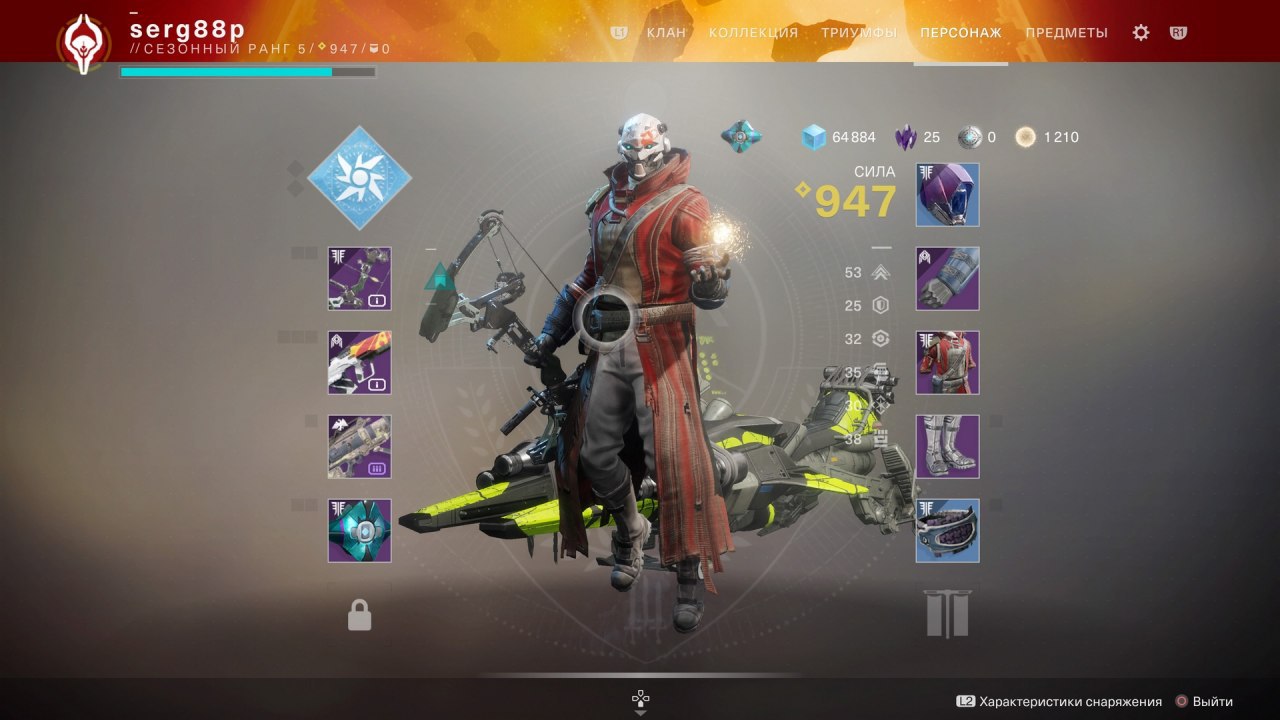Screen dimensions: 1280x720
Task: Open the solar subclass diamond
Action: [359, 178]
